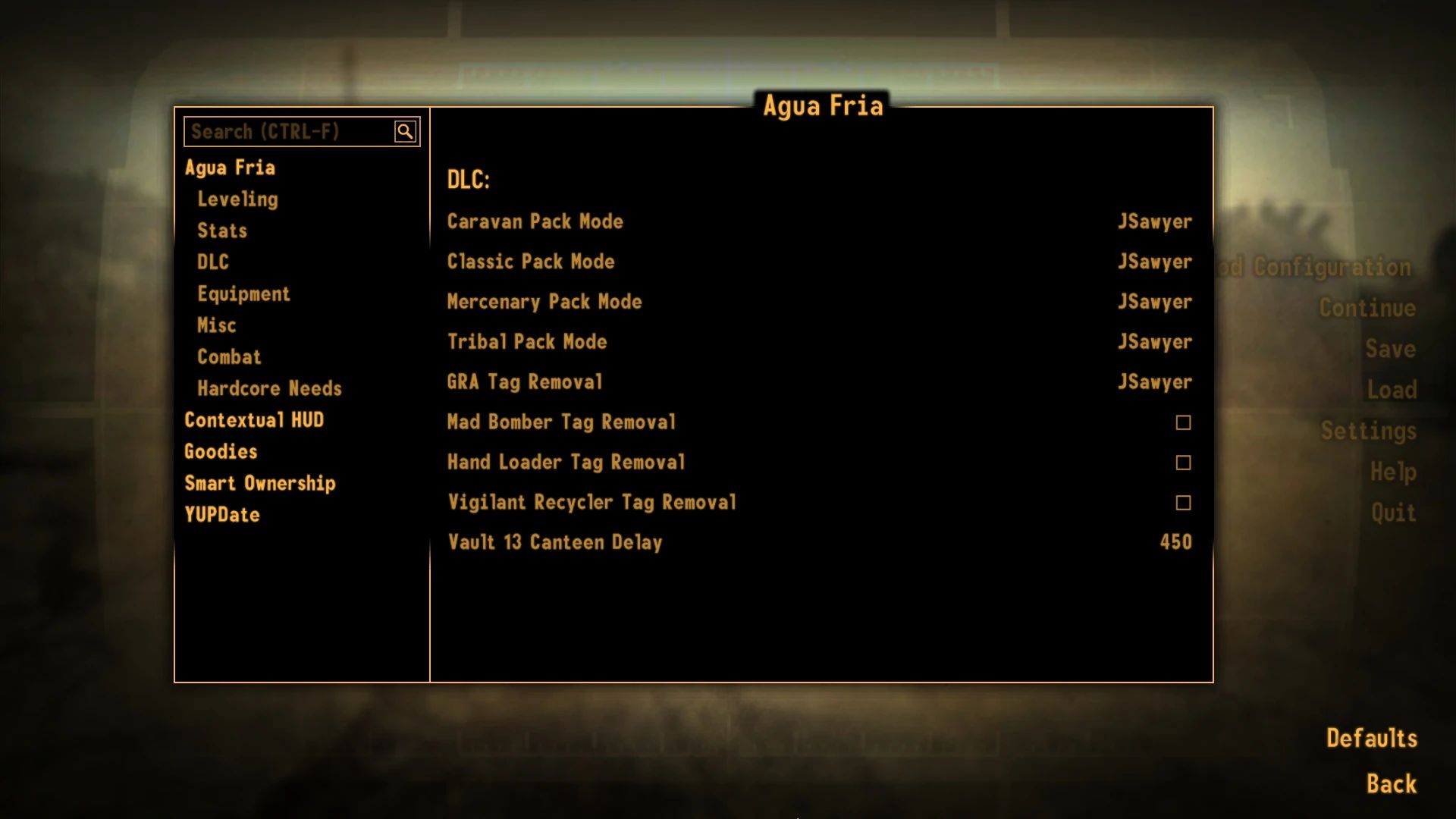Open Contextual HUD mod settings
The width and height of the screenshot is (1456, 819).
[x=254, y=419]
